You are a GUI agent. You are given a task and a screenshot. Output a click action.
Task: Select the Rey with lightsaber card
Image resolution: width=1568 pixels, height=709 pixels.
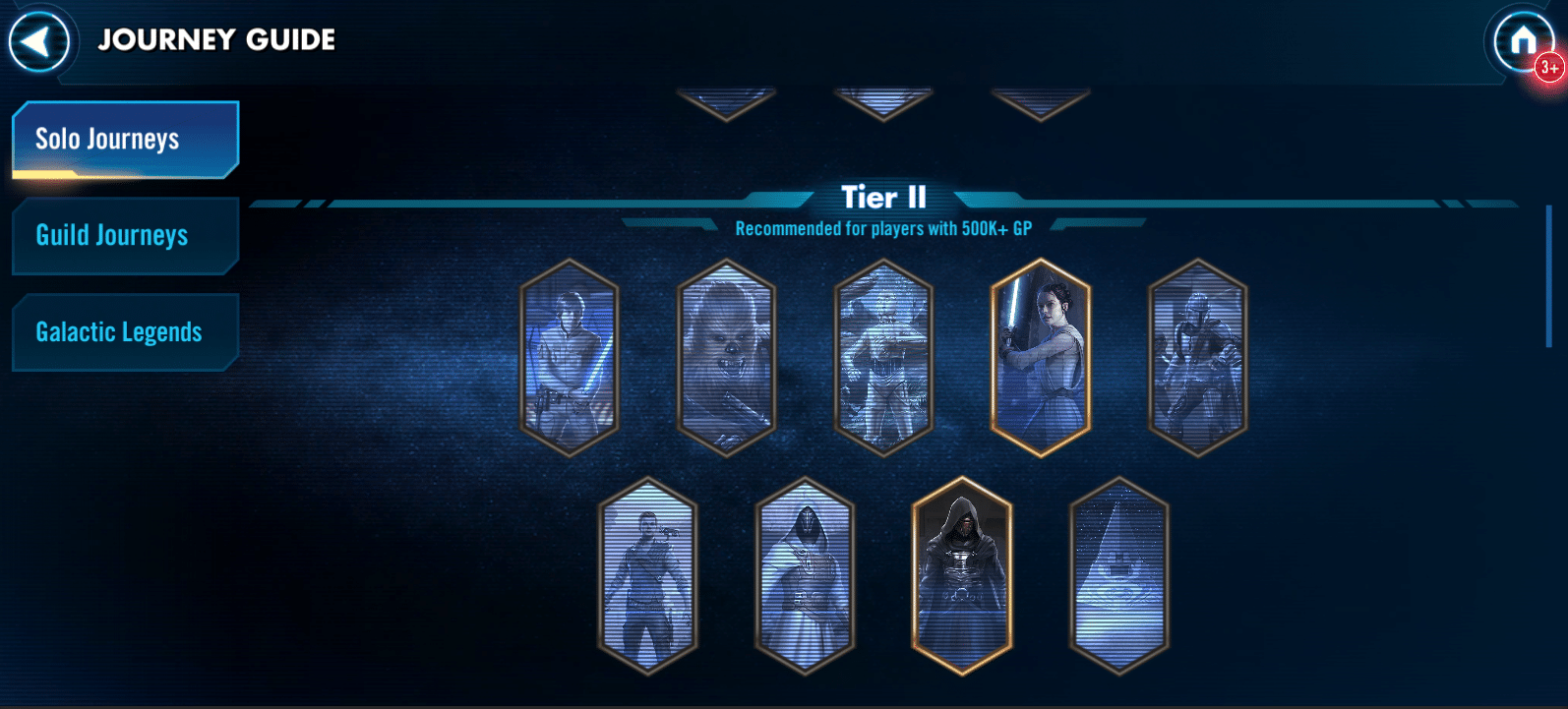tap(1041, 358)
